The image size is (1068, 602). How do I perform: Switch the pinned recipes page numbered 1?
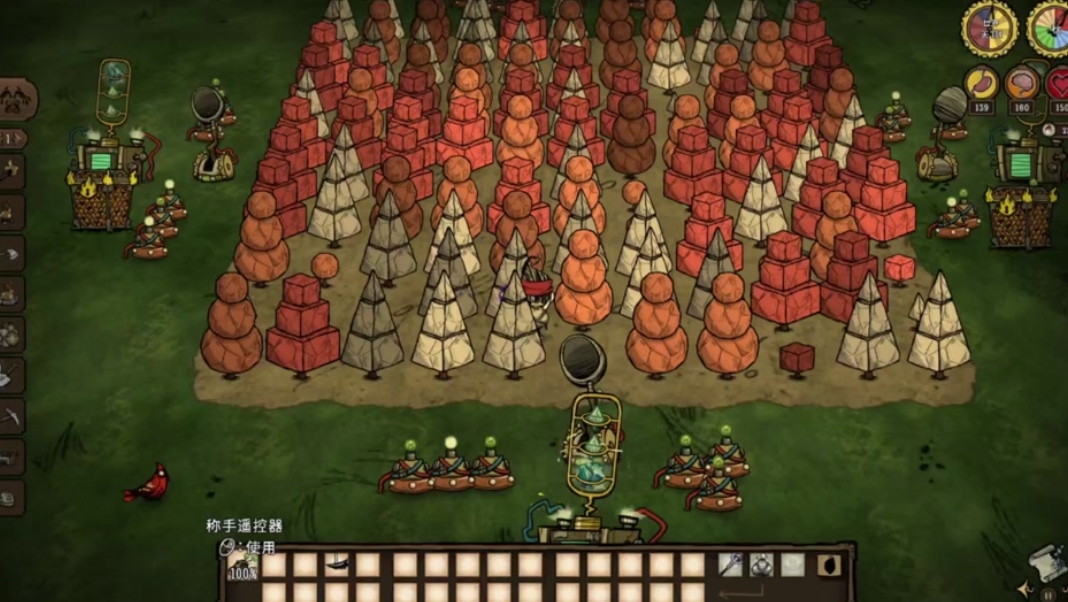[x=13, y=138]
